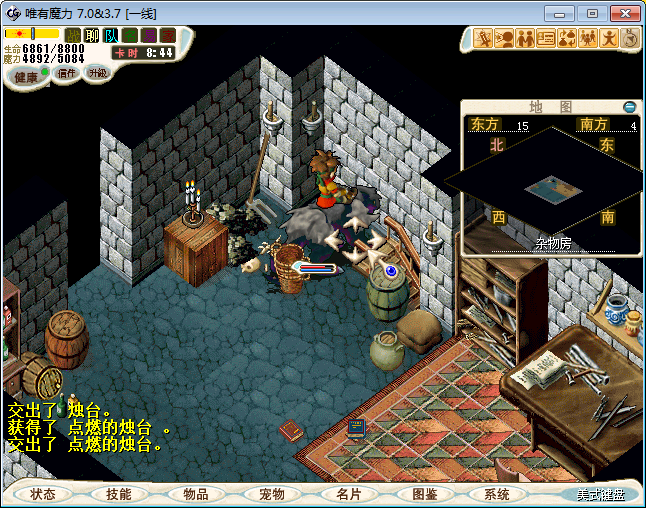Collapse the 地图 map panel
Viewport: 646px width, 508px height.
click(x=629, y=107)
